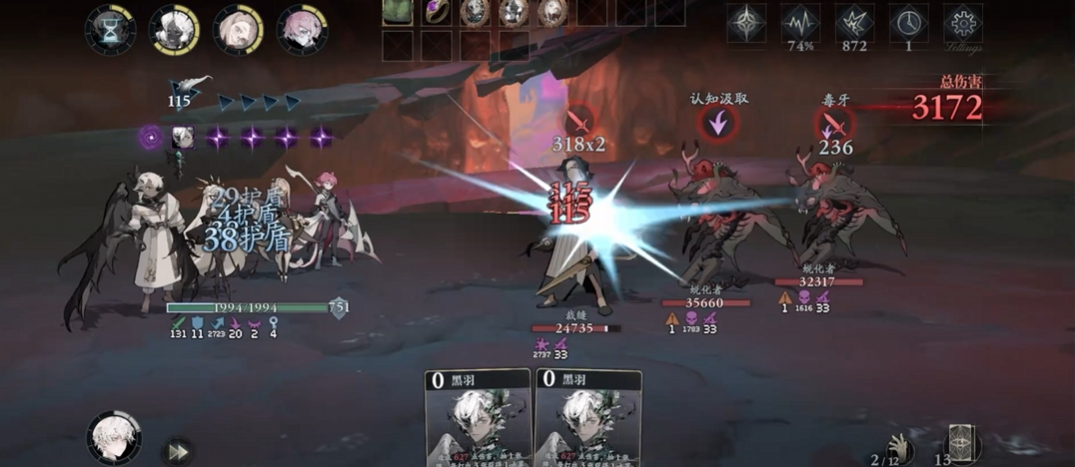
Task: Open the waveform icon showing 74%
Action: click(x=800, y=23)
